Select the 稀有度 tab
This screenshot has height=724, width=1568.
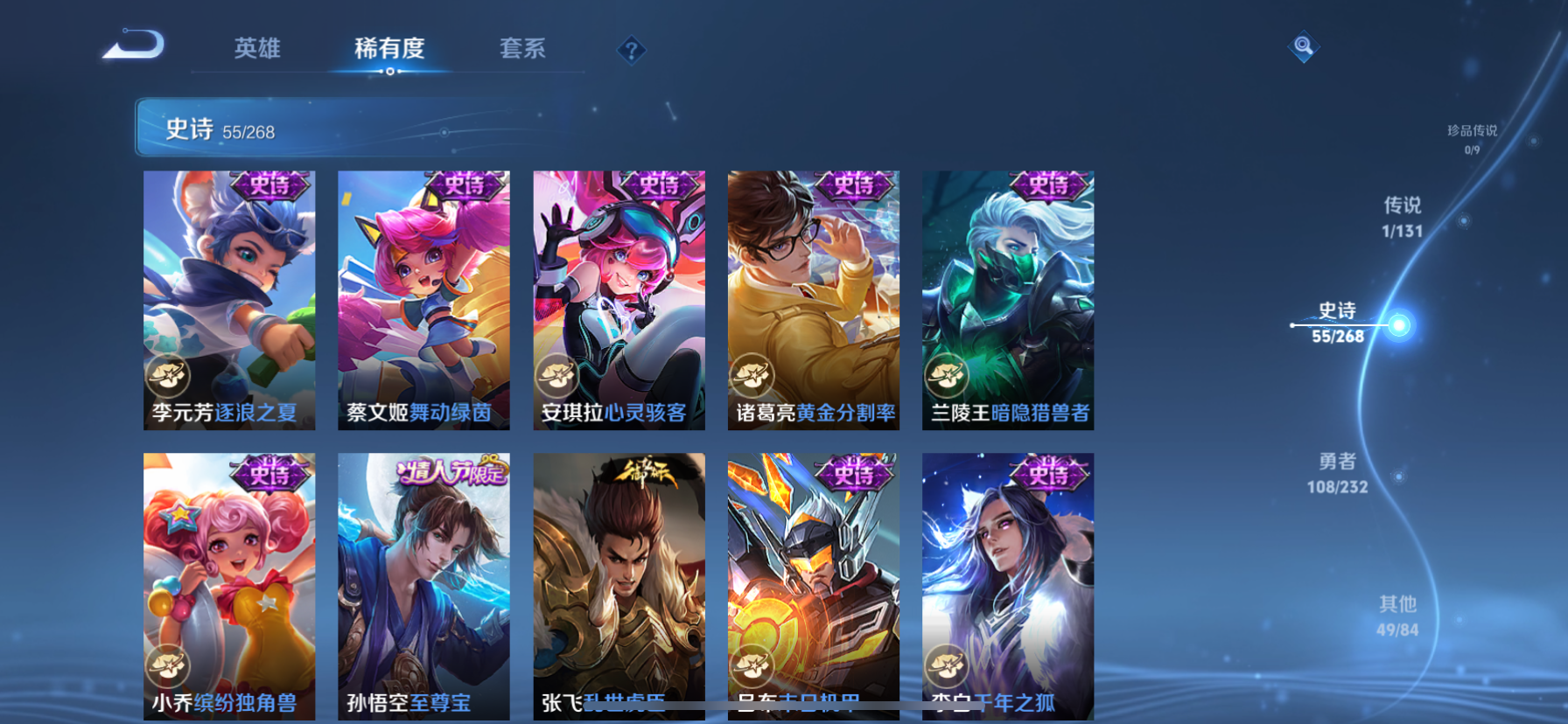pos(389,50)
